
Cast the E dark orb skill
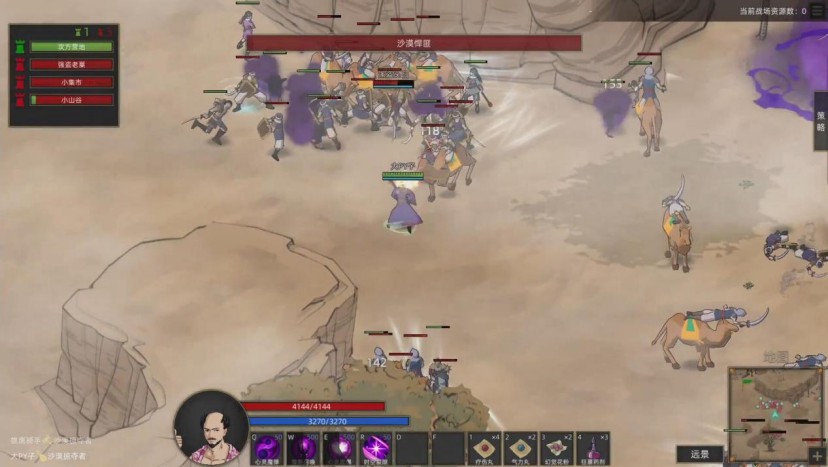pos(339,449)
